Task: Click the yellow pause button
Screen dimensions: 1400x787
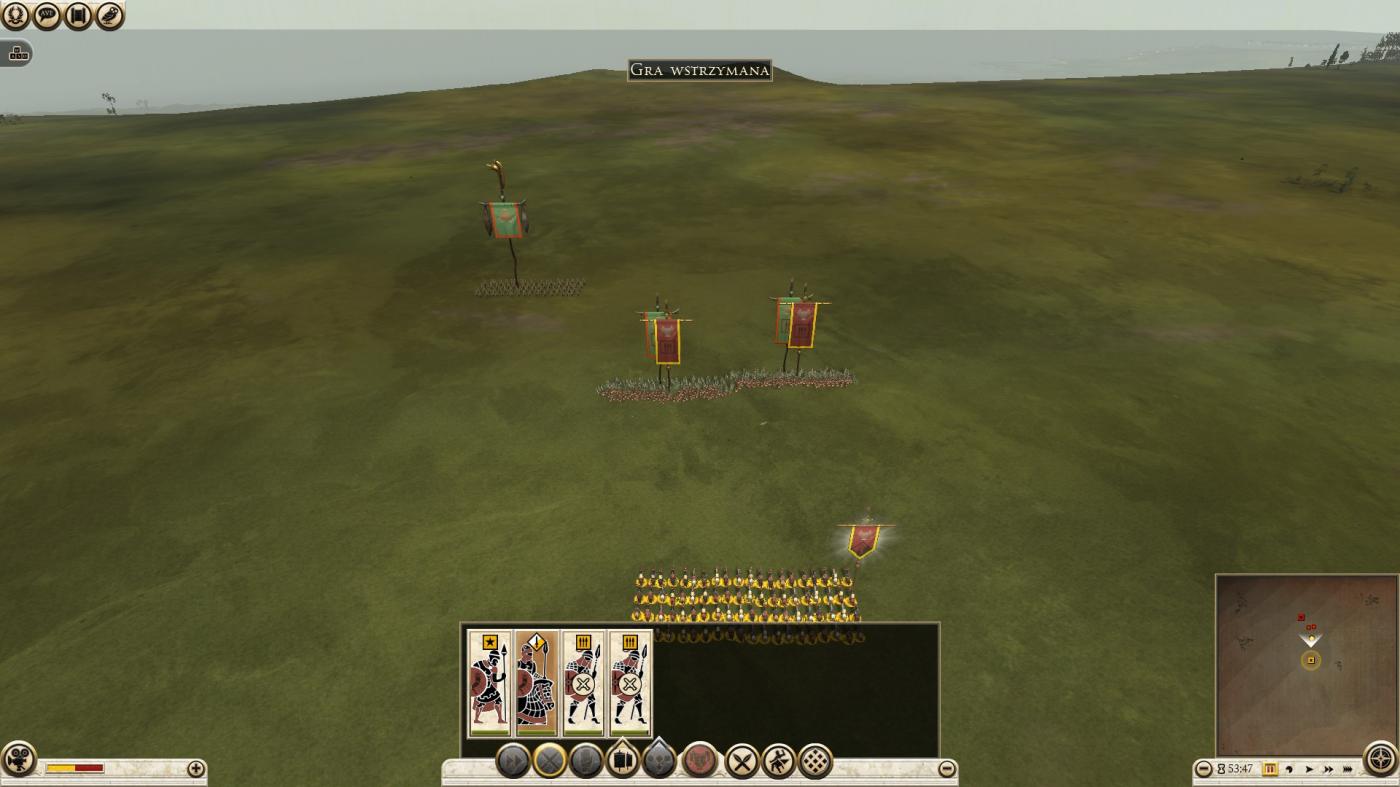Action: click(x=1270, y=769)
